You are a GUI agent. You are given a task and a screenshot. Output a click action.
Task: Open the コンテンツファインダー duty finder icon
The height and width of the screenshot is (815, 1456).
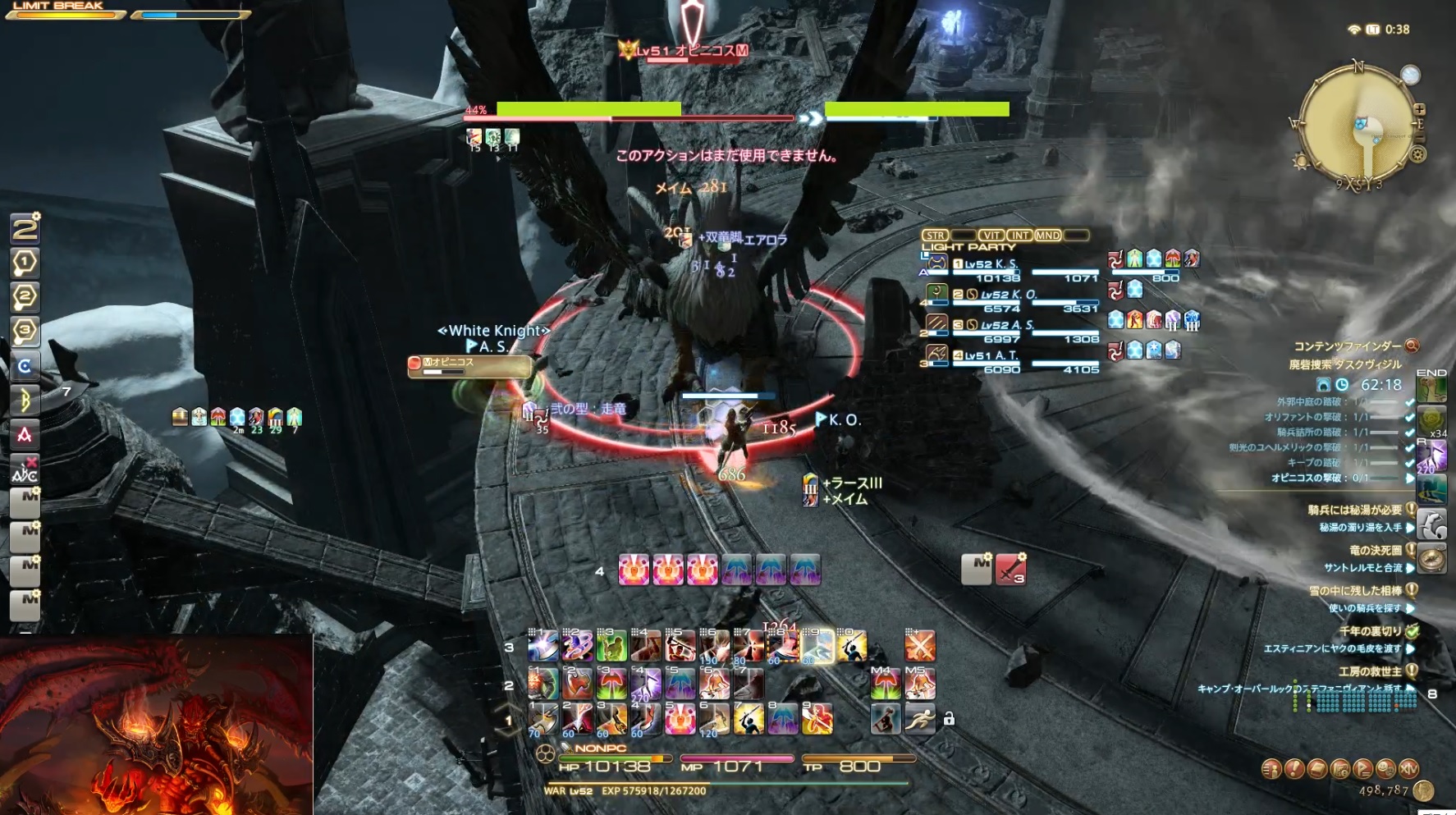[x=1412, y=346]
